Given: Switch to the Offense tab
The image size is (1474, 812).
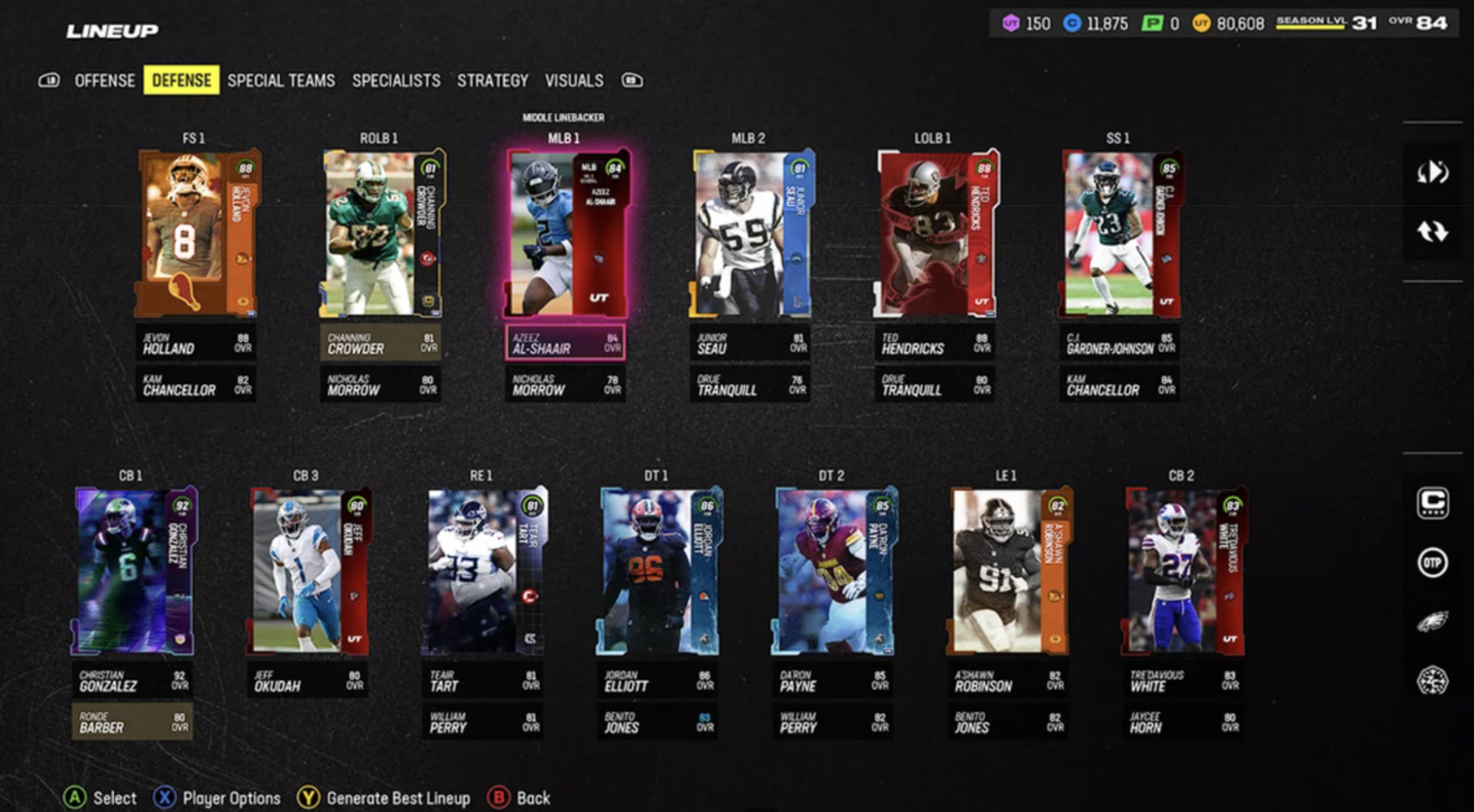Looking at the screenshot, I should tap(104, 81).
